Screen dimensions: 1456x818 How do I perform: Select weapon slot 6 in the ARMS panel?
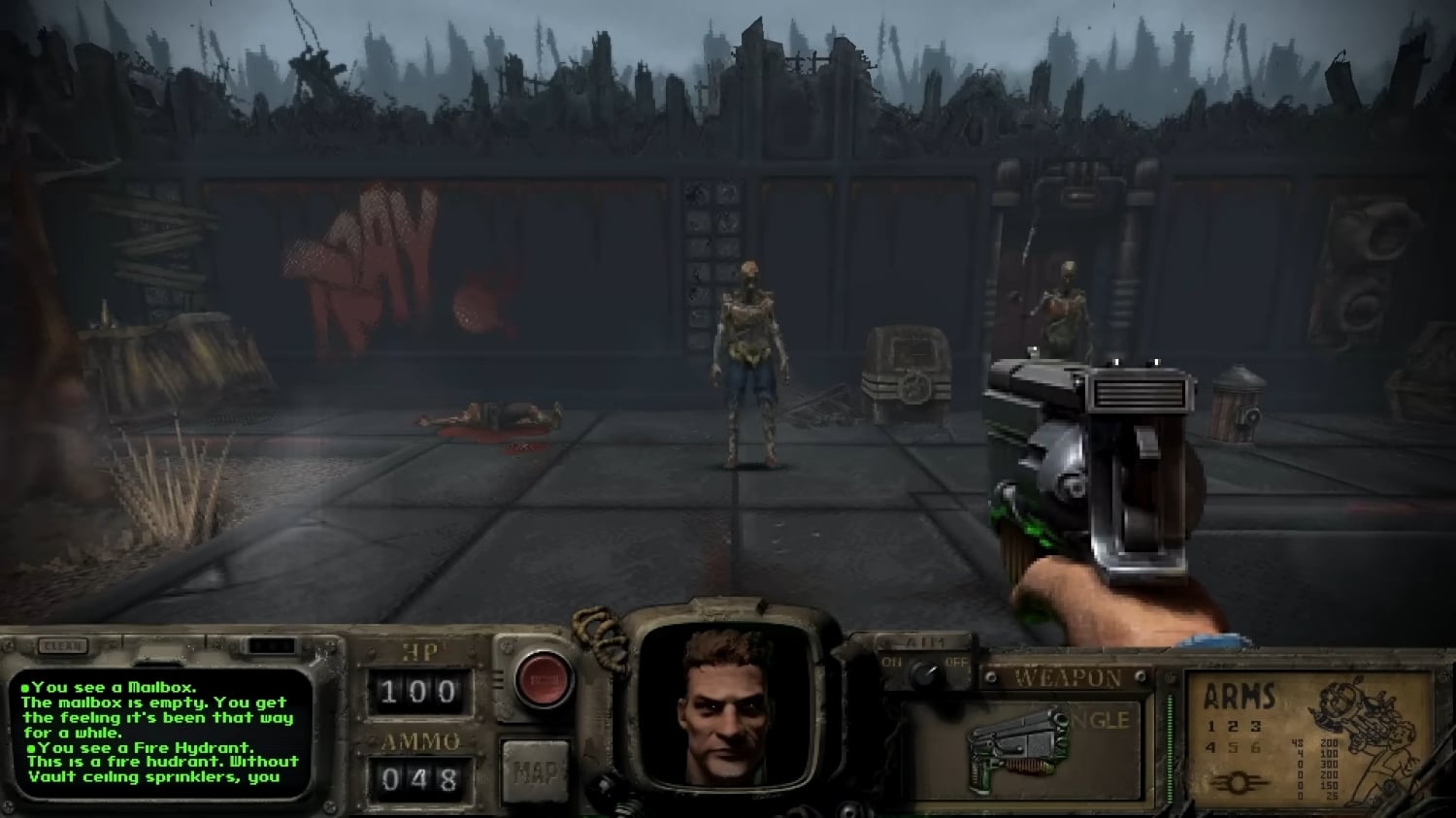[x=1256, y=747]
